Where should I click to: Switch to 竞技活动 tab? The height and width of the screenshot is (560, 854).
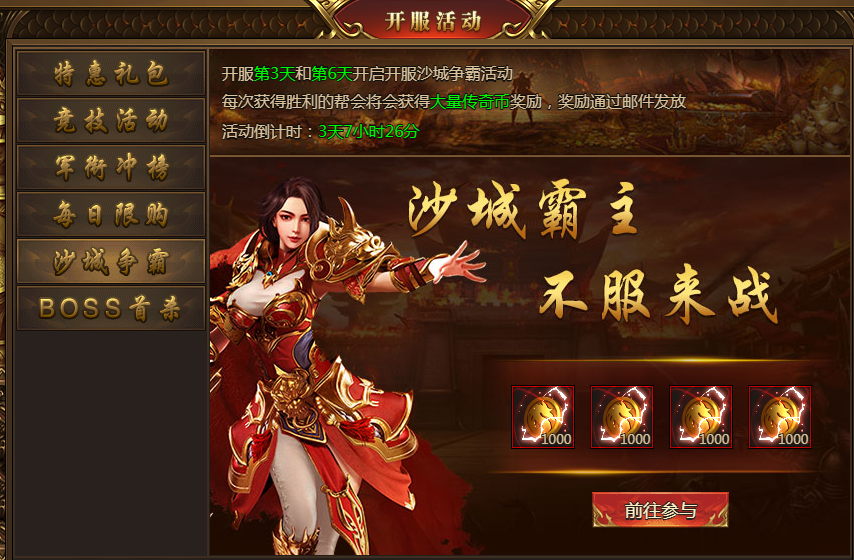(111, 121)
